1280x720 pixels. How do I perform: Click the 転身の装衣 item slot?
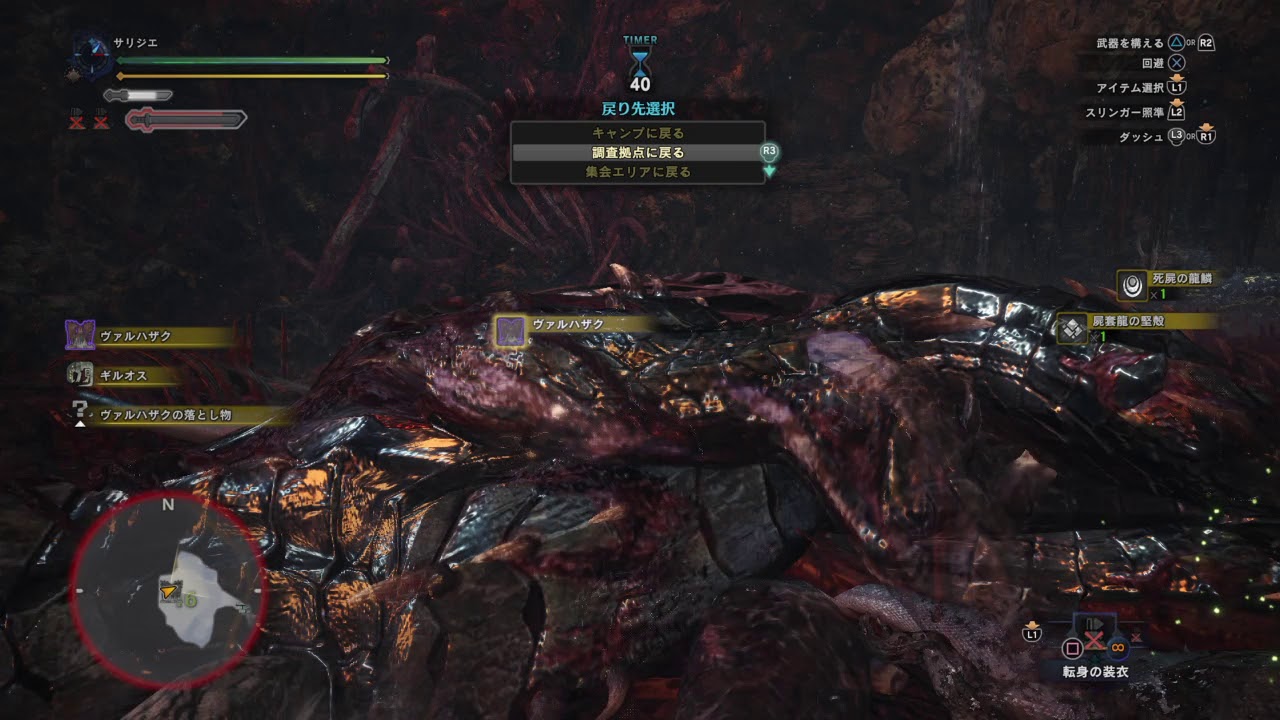click(x=1094, y=646)
